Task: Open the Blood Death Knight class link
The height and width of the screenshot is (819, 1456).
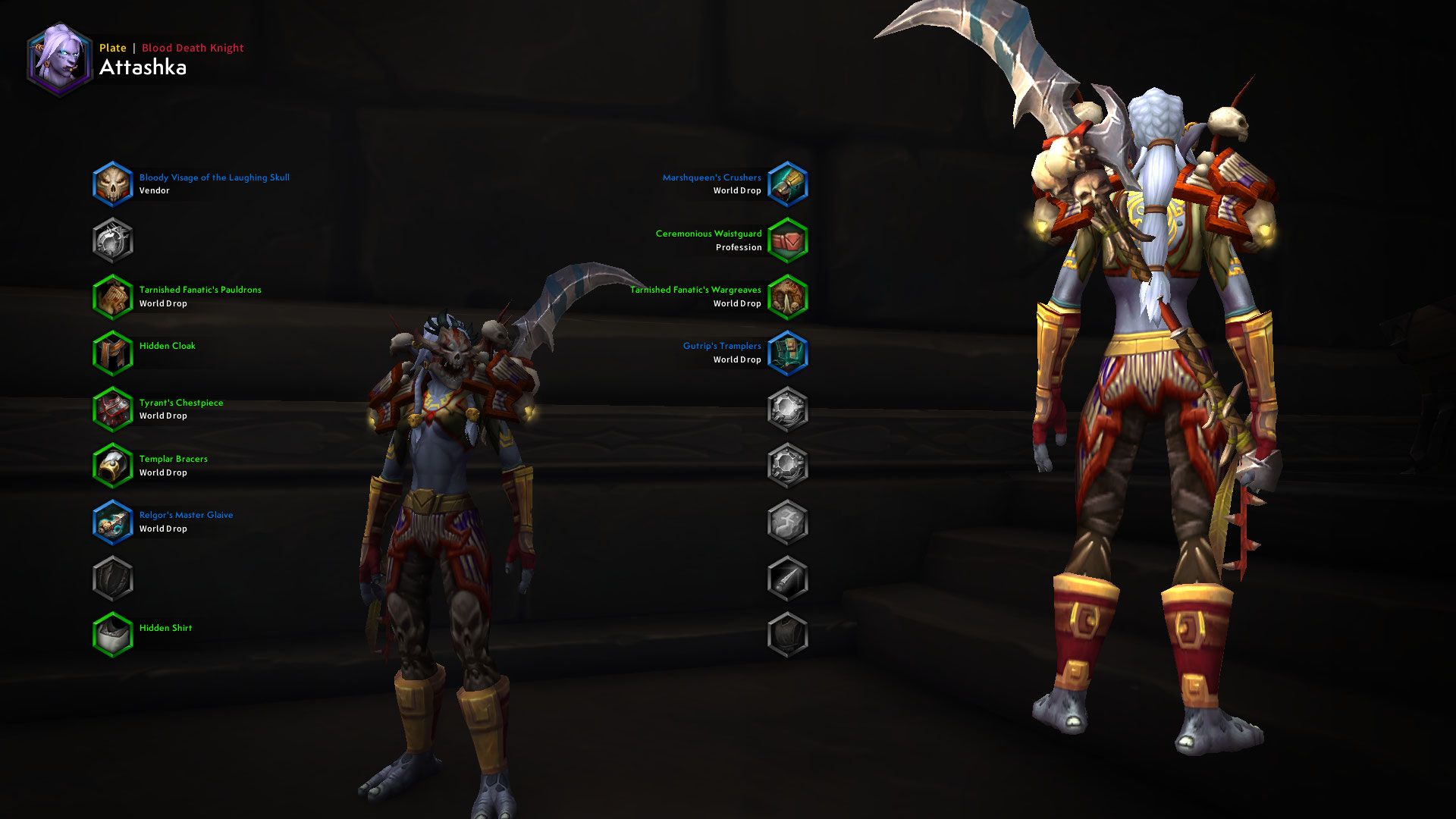Action: click(192, 47)
